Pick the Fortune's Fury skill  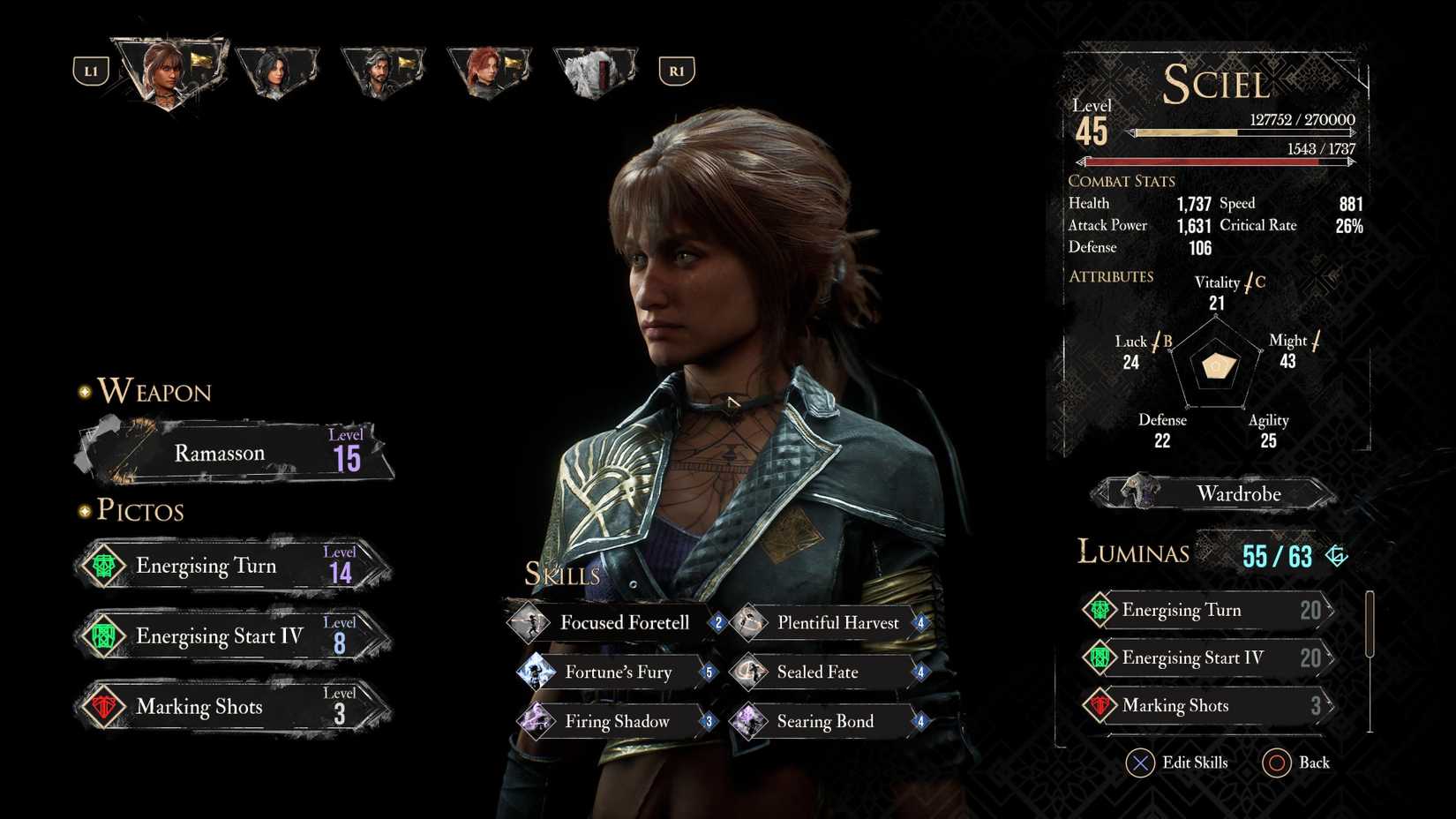click(618, 672)
